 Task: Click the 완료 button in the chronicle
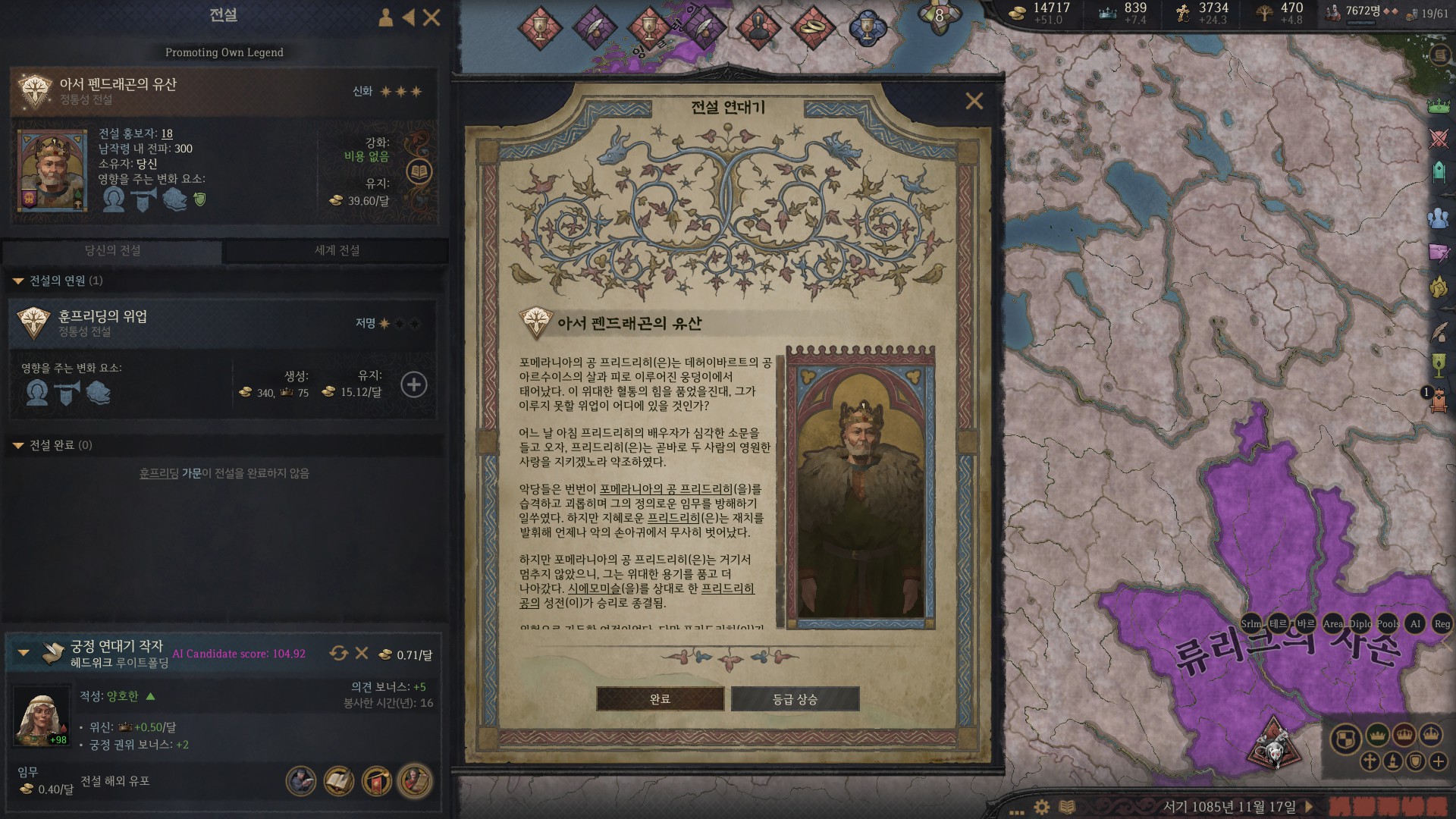[x=660, y=698]
